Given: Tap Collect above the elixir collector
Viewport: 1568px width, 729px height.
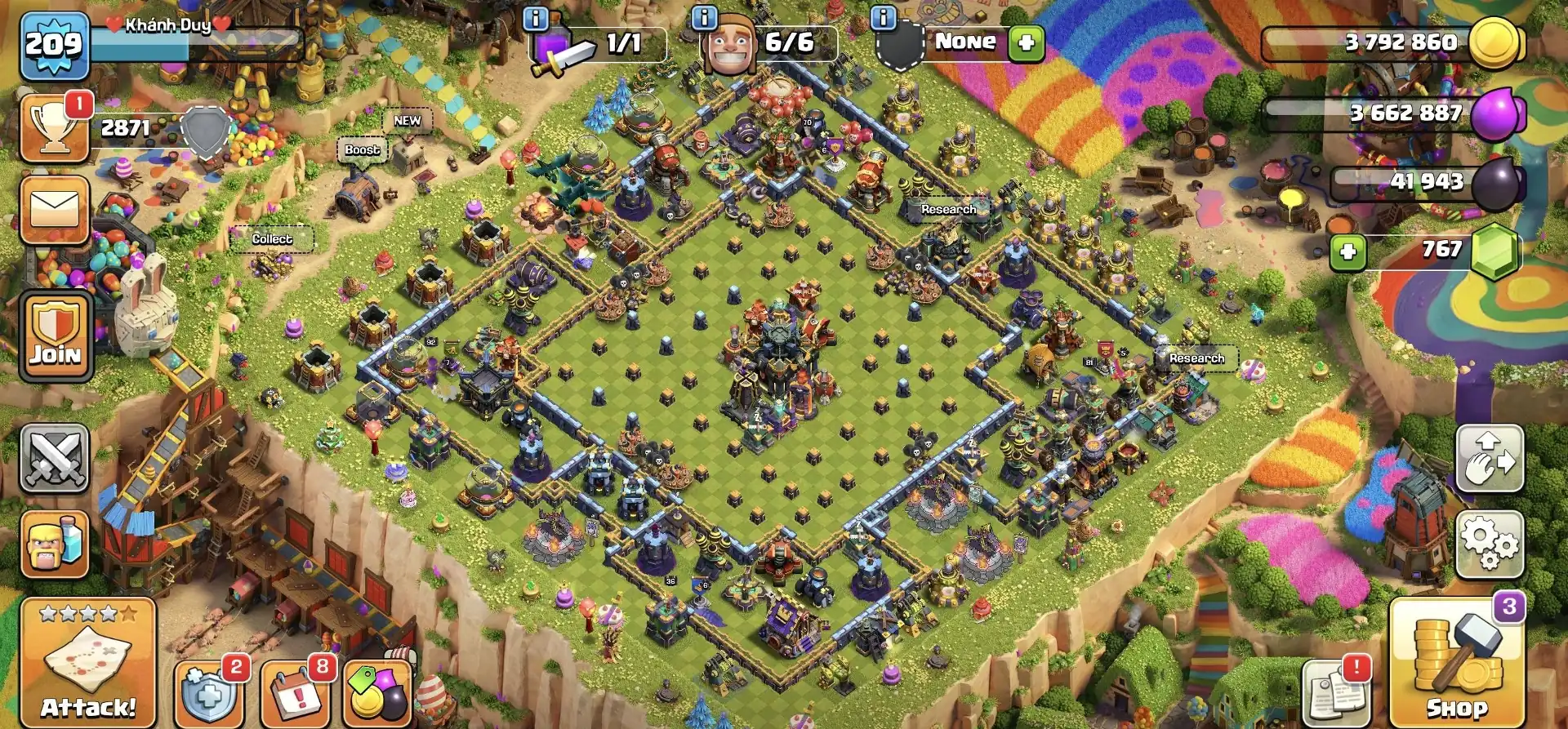Looking at the screenshot, I should pos(274,239).
